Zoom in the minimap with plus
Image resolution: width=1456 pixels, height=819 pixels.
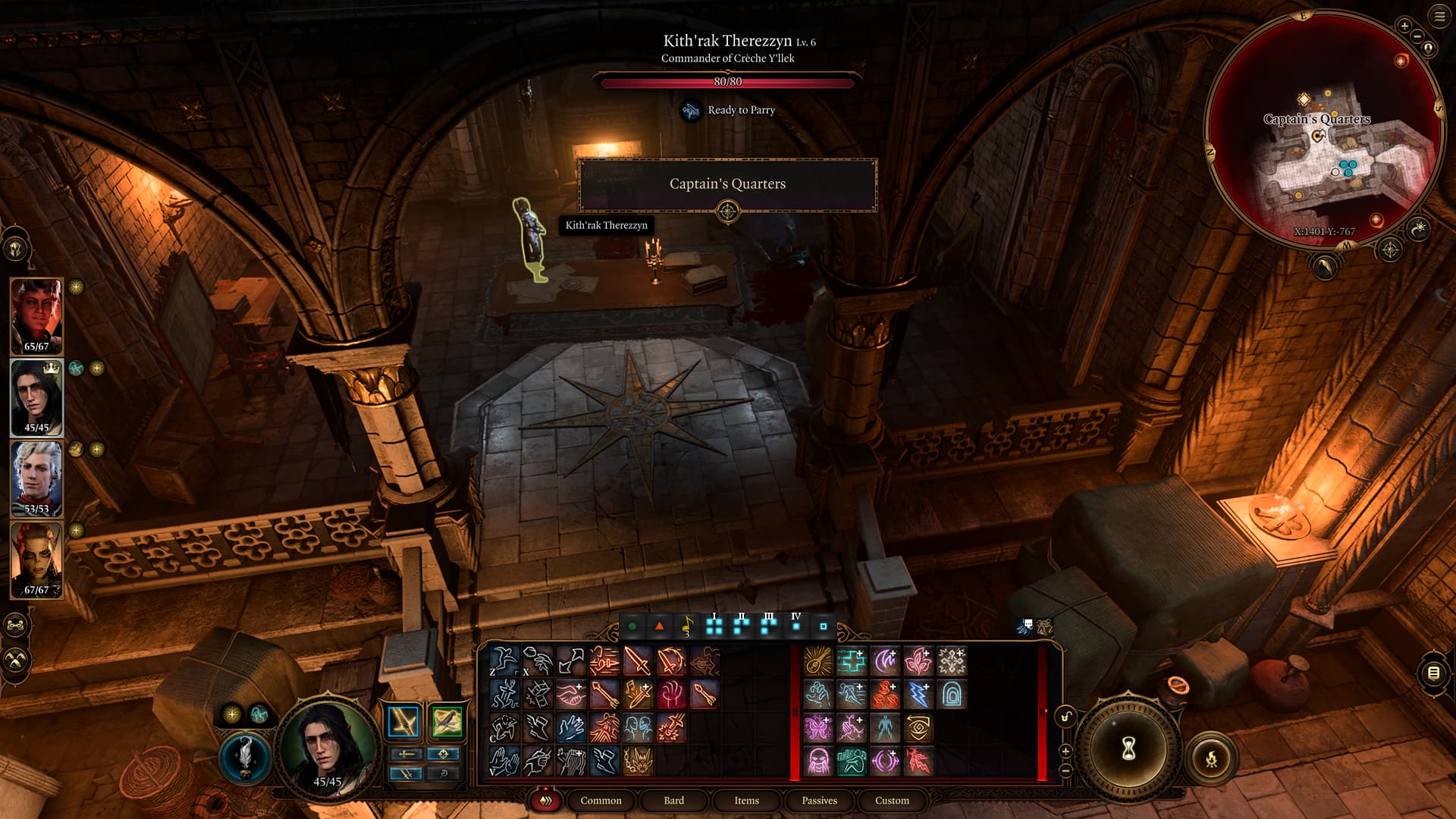1404,26
